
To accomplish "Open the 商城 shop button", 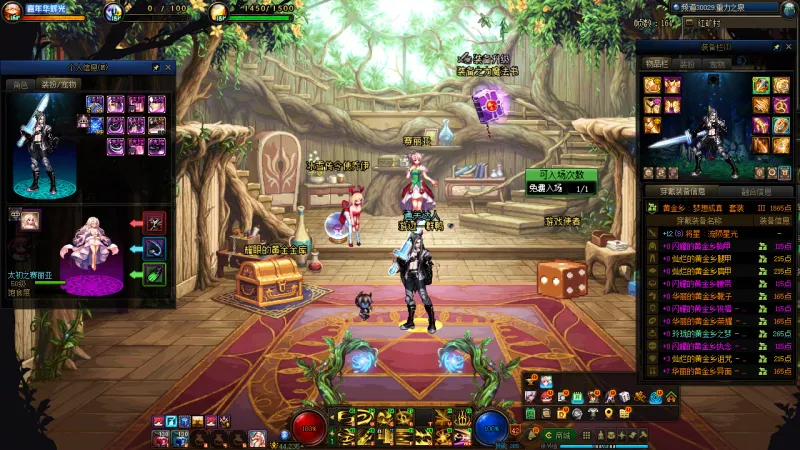I will (x=559, y=435).
